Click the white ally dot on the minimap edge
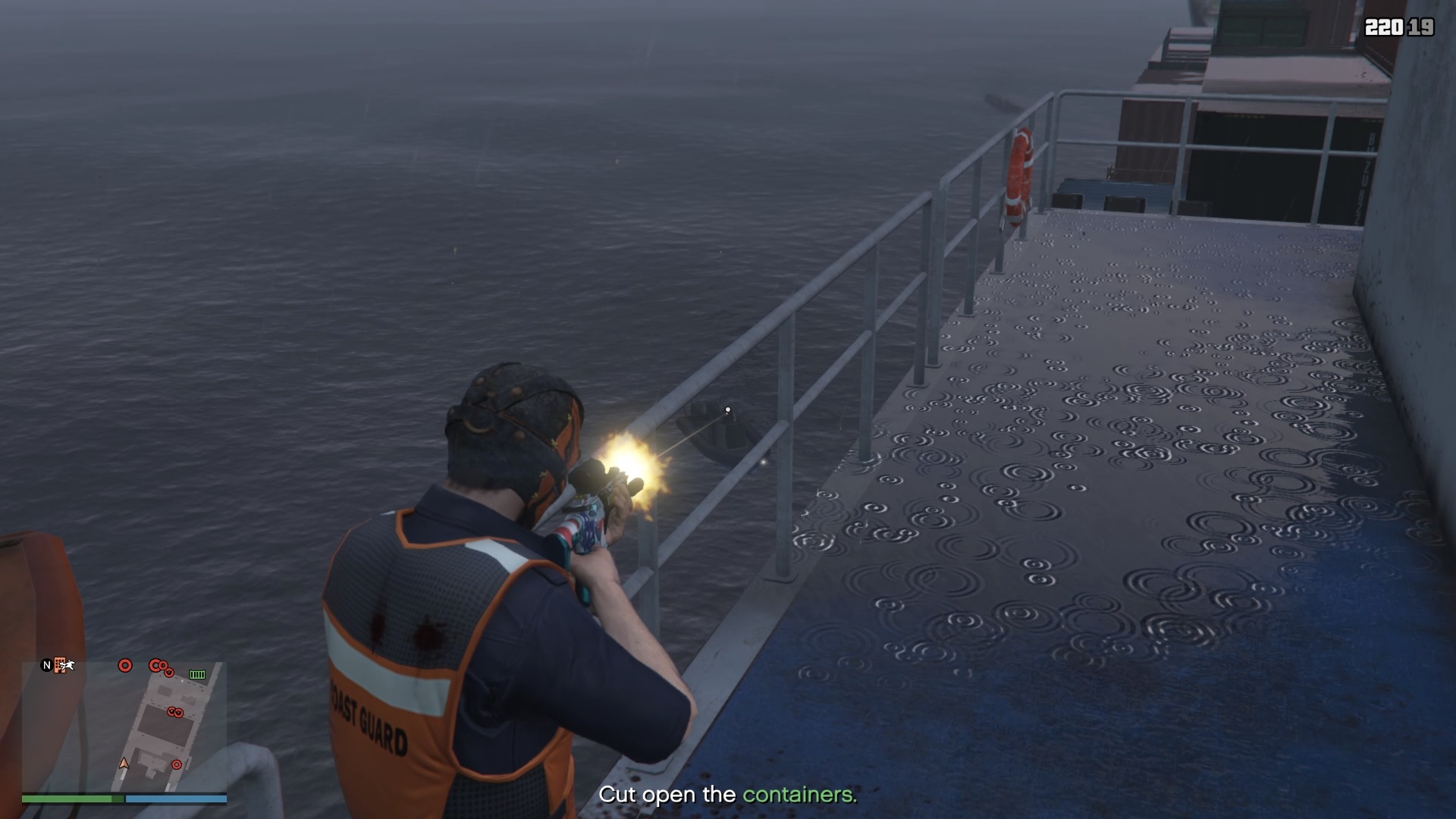The image size is (1456, 819). [182, 681]
